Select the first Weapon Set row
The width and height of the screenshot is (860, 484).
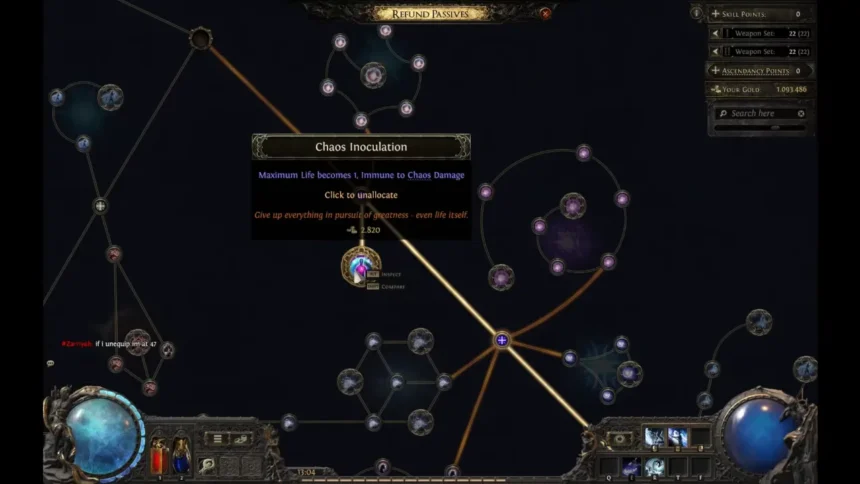pos(761,33)
